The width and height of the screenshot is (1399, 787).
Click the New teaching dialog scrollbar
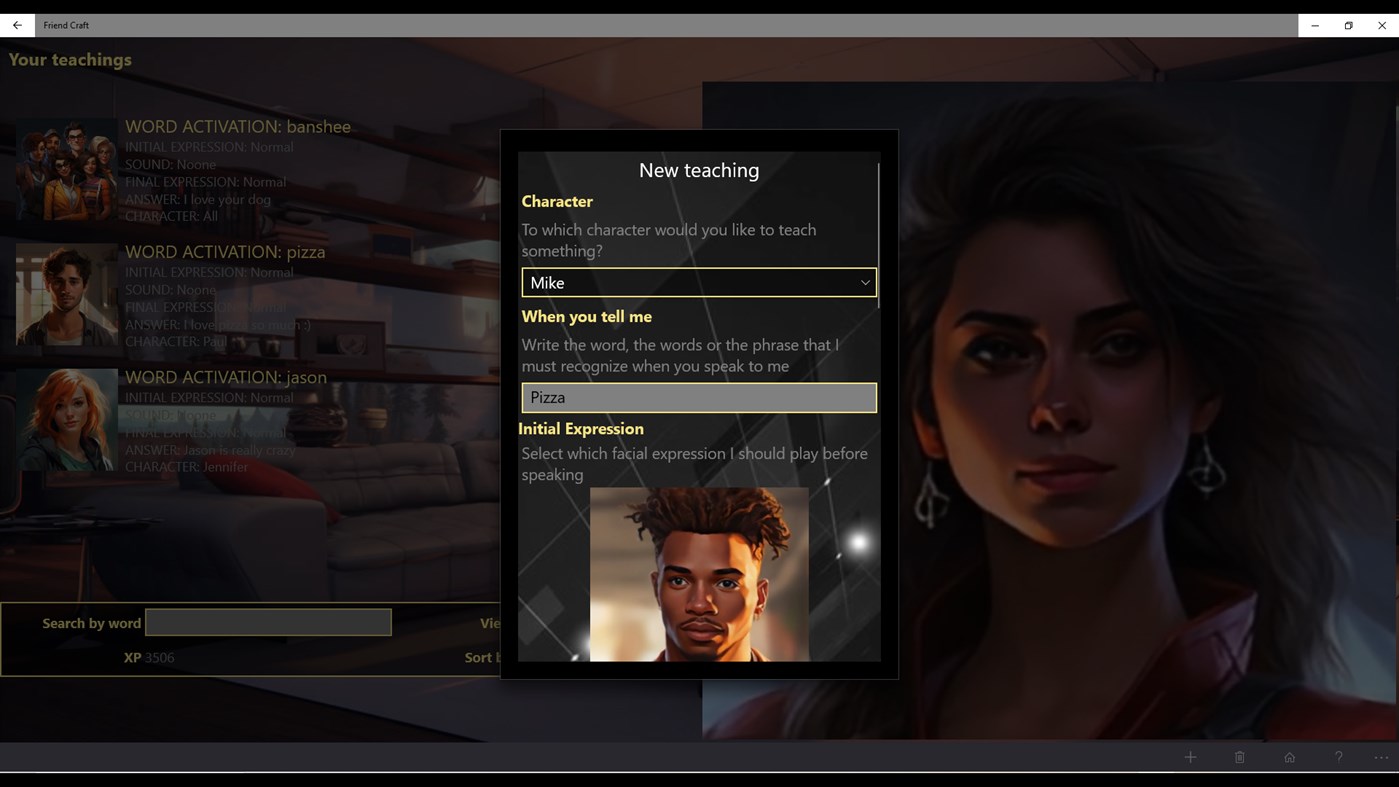pyautogui.click(x=877, y=230)
